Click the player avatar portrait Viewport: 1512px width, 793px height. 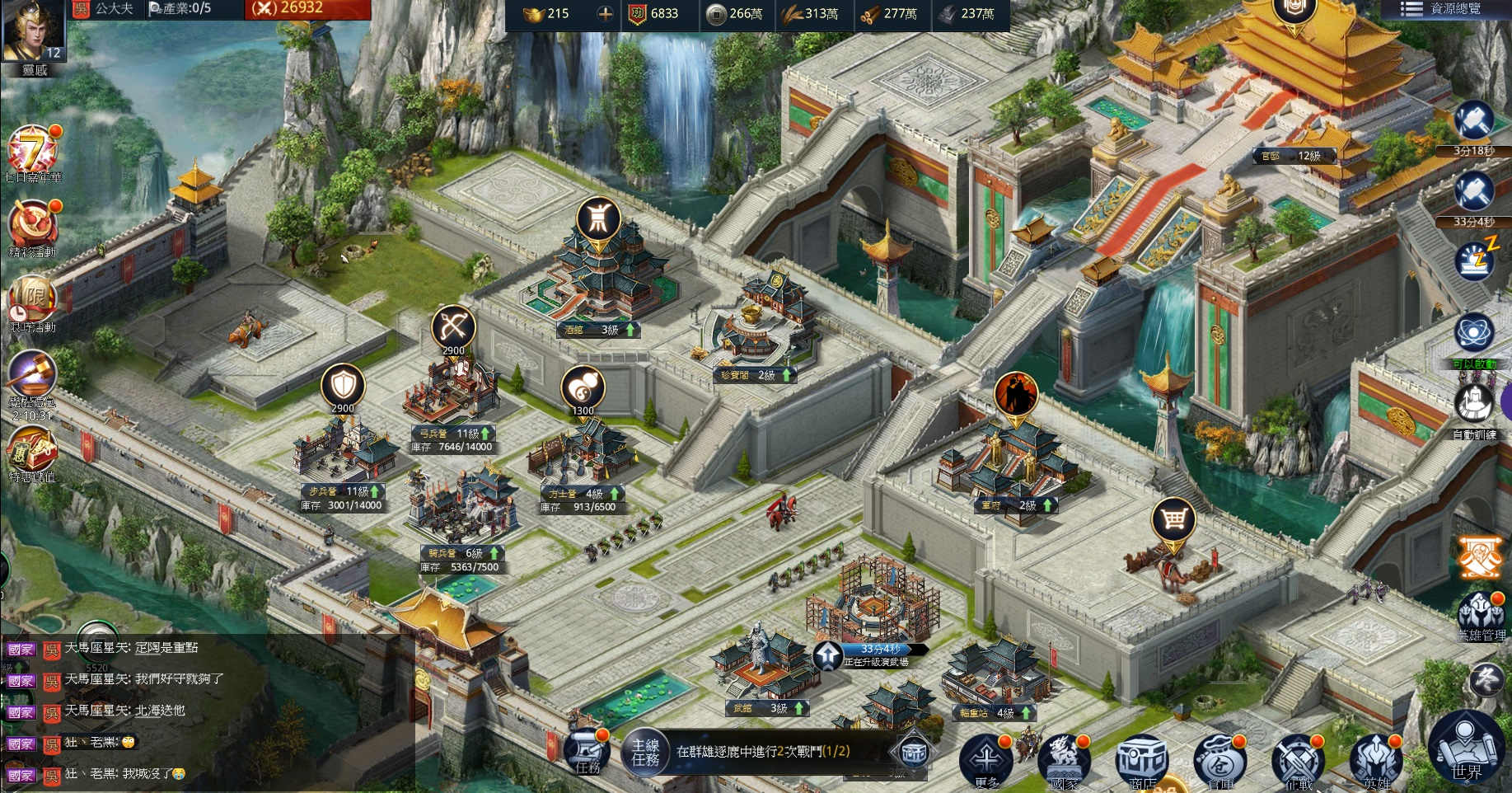(33, 31)
